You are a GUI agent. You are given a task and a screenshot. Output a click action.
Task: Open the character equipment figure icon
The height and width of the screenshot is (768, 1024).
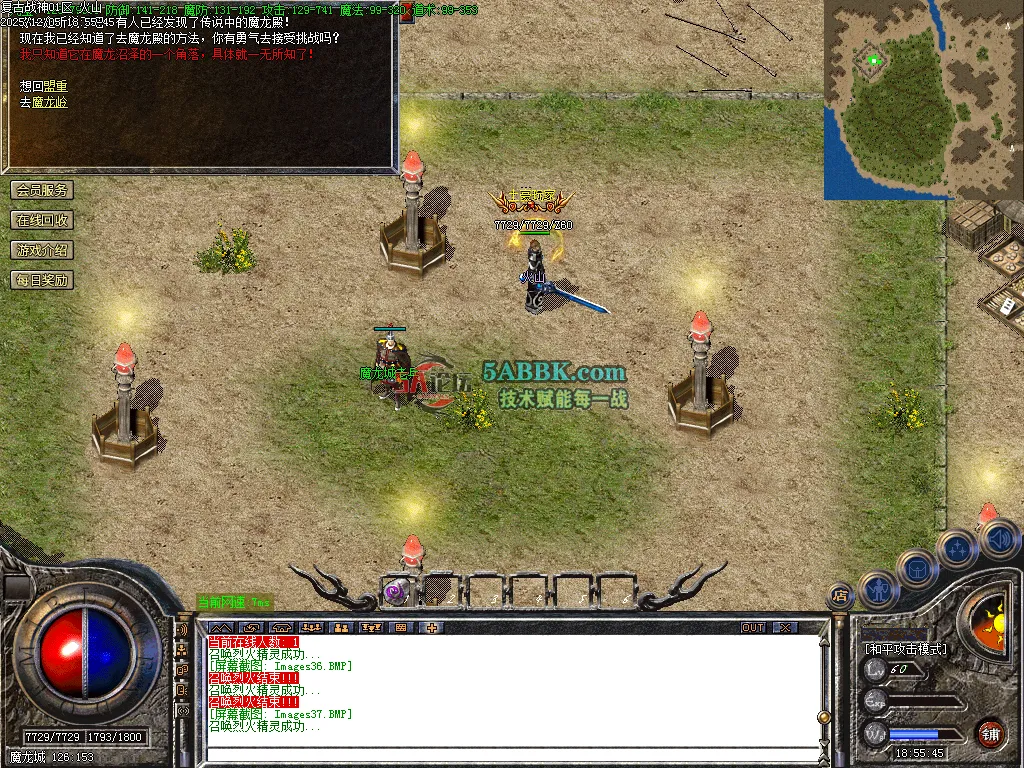[x=877, y=590]
